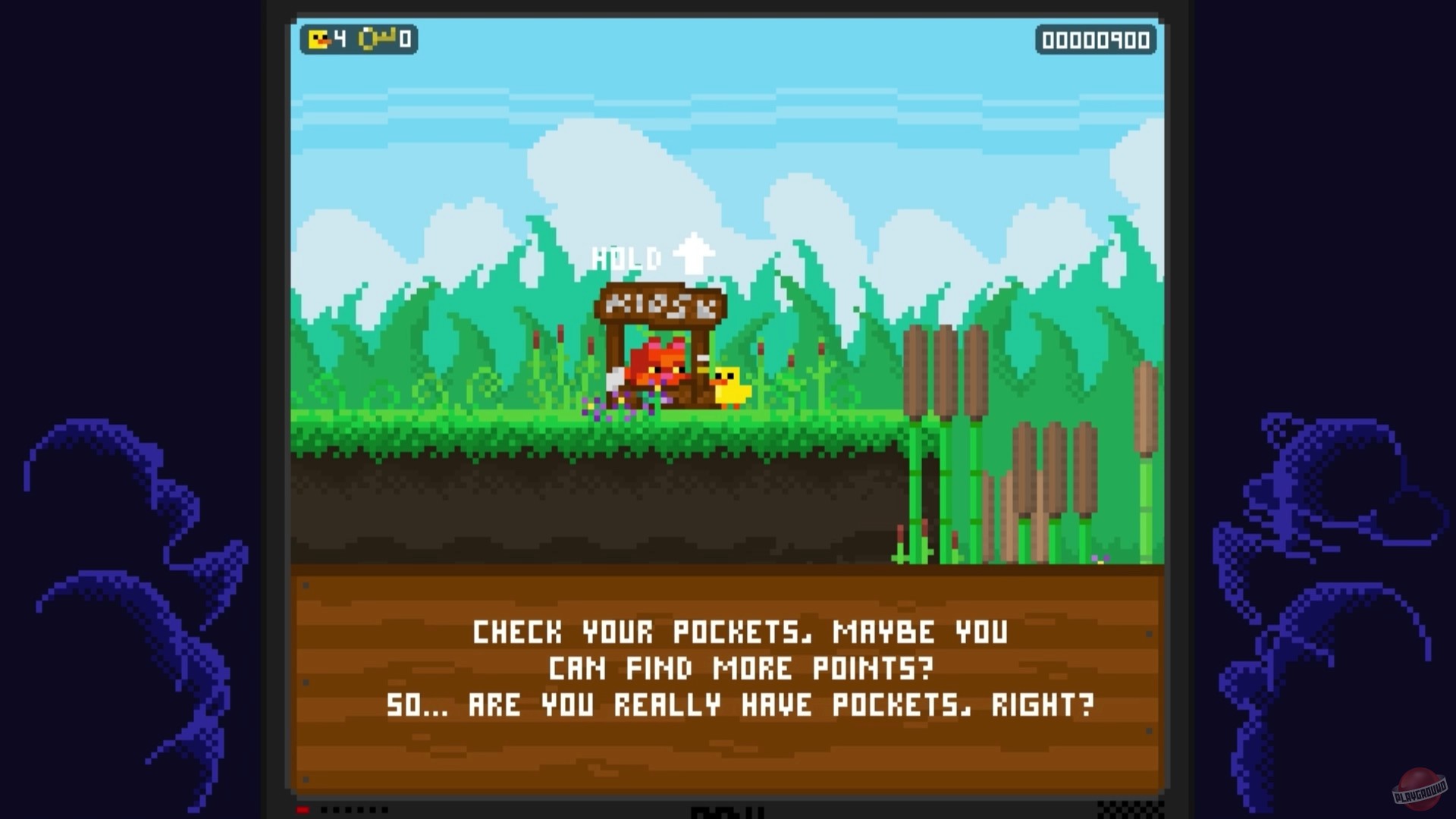Open the HUD stats bar at top left
The width and height of the screenshot is (1456, 819).
coord(356,39)
